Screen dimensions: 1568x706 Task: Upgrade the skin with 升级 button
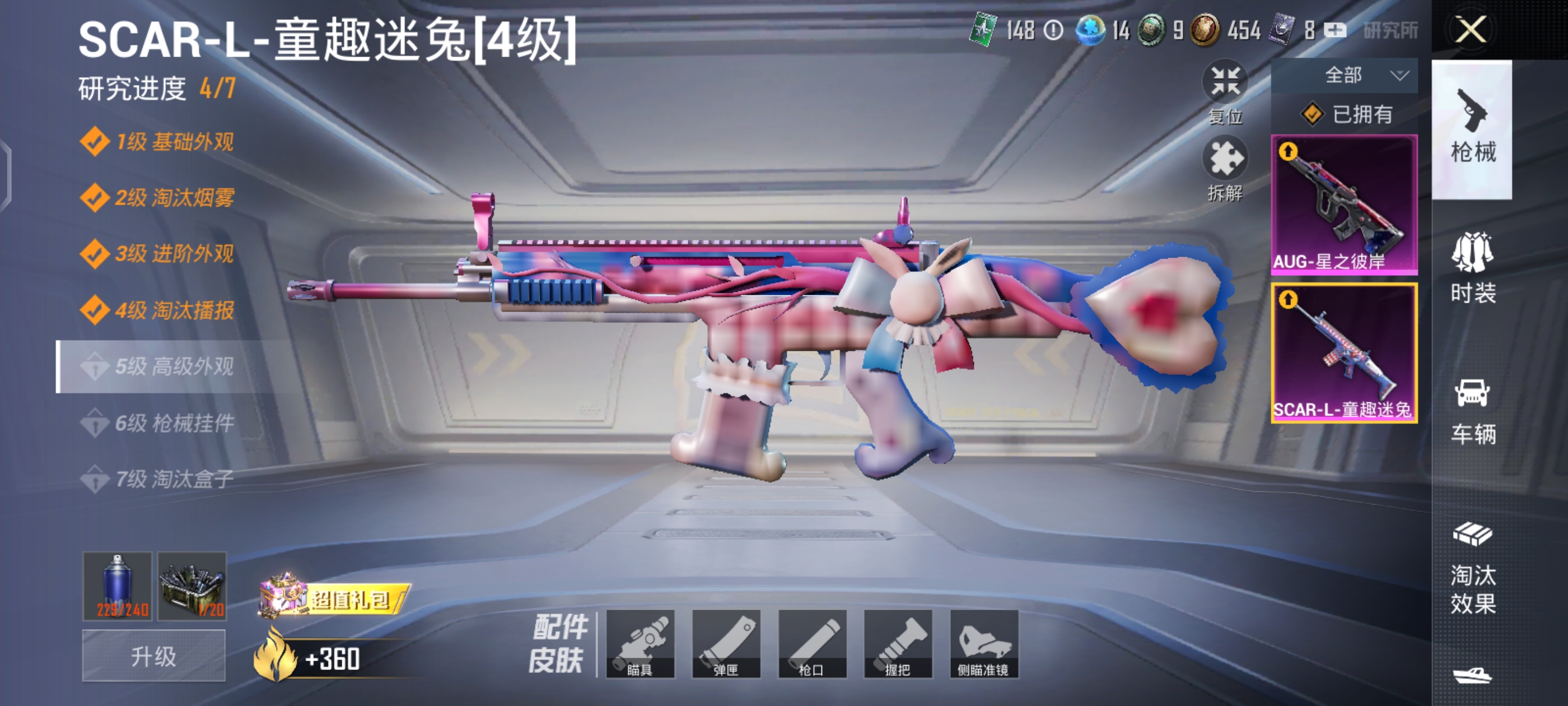[153, 656]
